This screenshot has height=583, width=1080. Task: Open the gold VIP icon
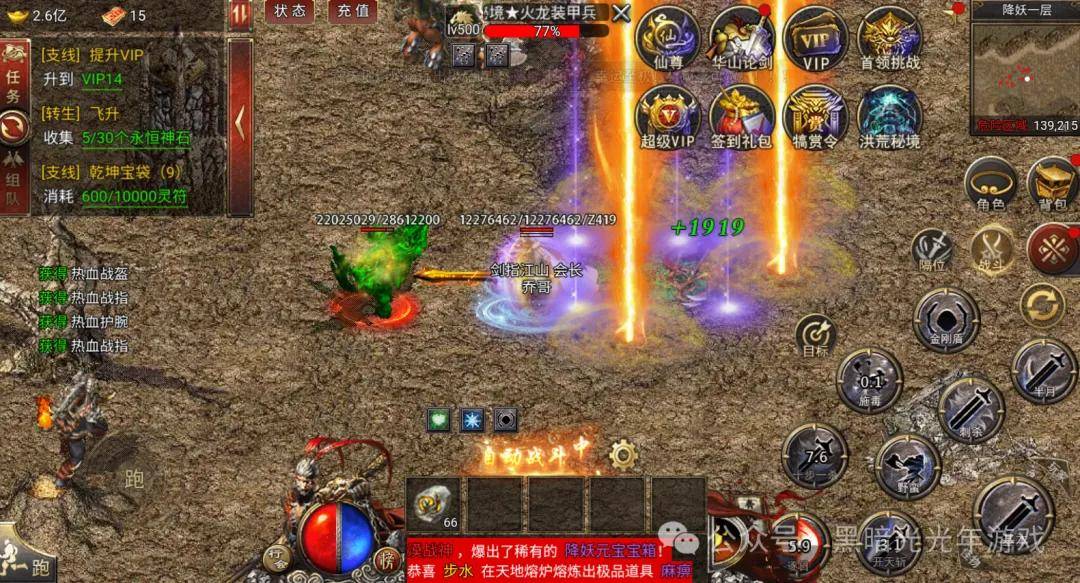point(816,38)
